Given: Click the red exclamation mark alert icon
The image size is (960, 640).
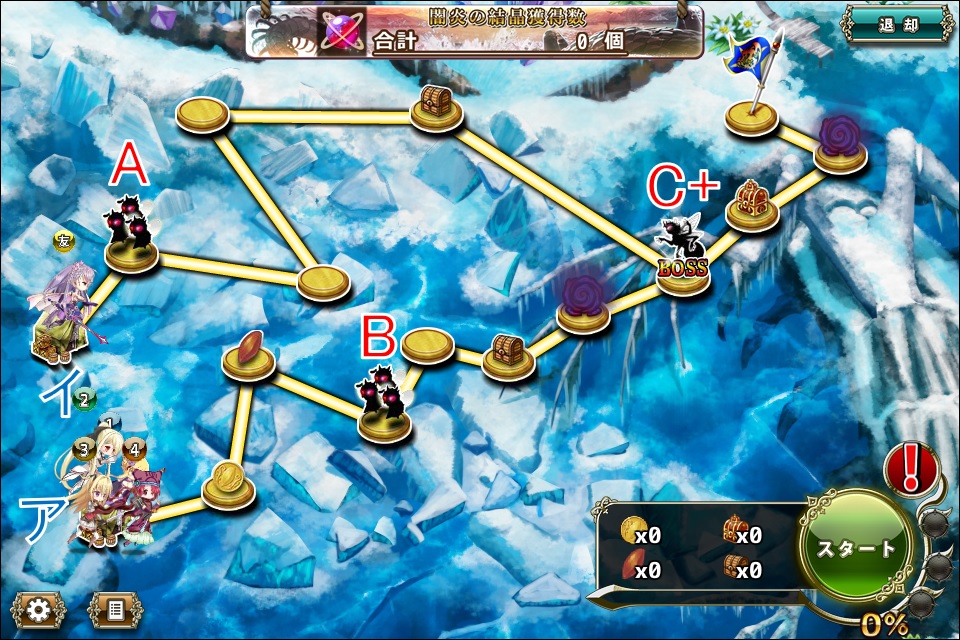Looking at the screenshot, I should [x=909, y=468].
